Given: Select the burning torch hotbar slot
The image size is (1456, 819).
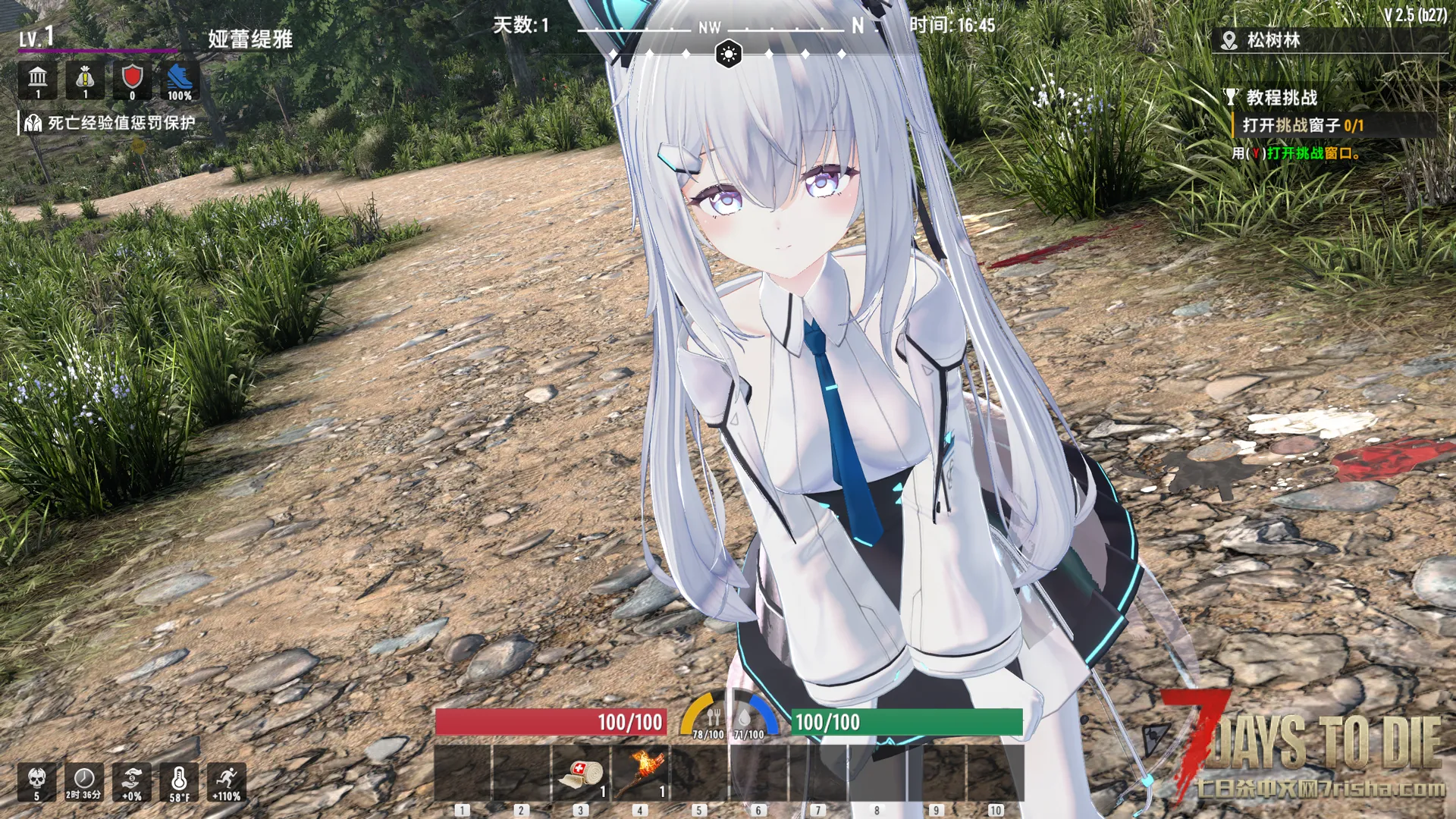Looking at the screenshot, I should click(x=640, y=773).
